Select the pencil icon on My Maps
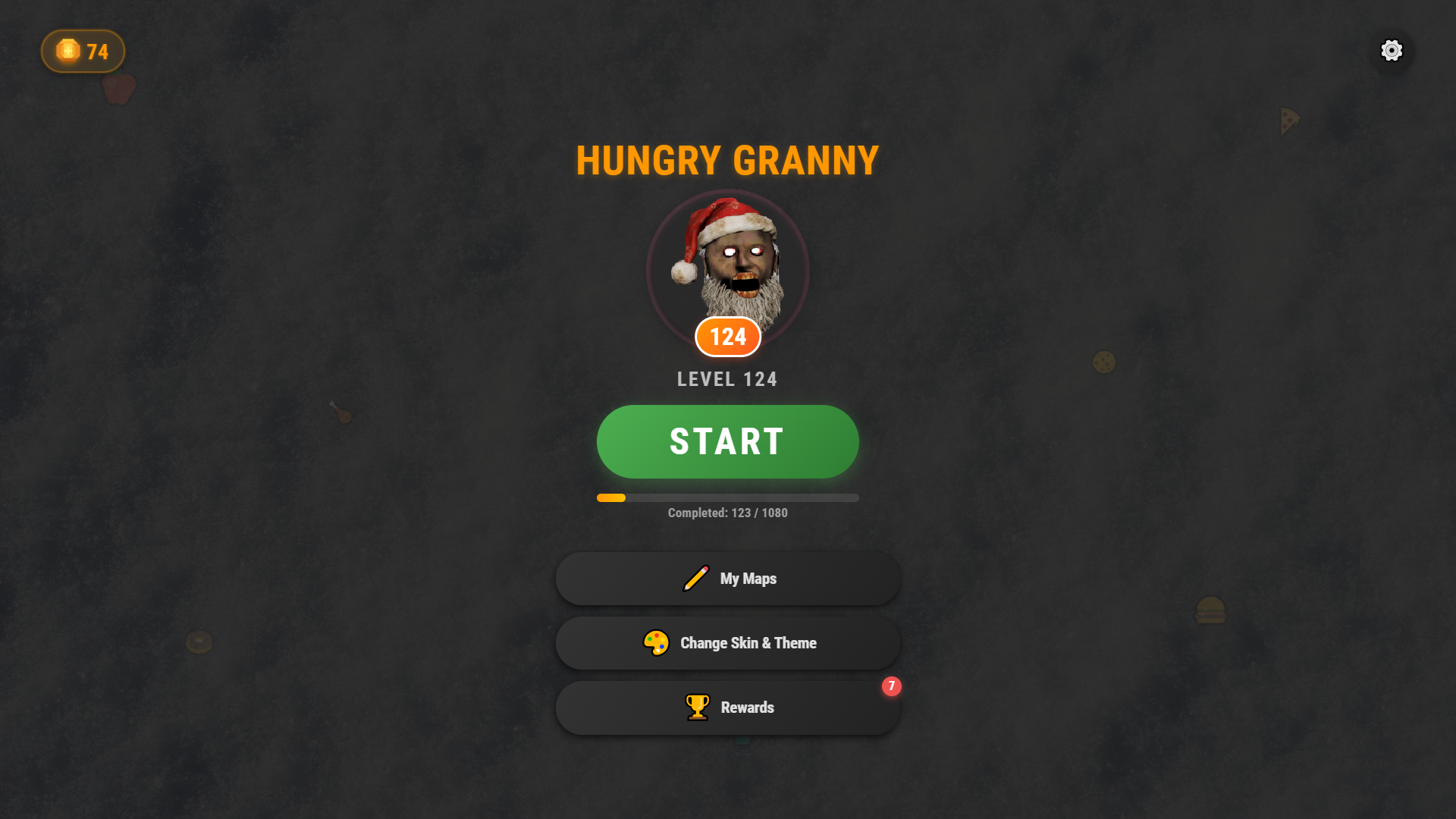This screenshot has height=819, width=1456. pyautogui.click(x=695, y=578)
